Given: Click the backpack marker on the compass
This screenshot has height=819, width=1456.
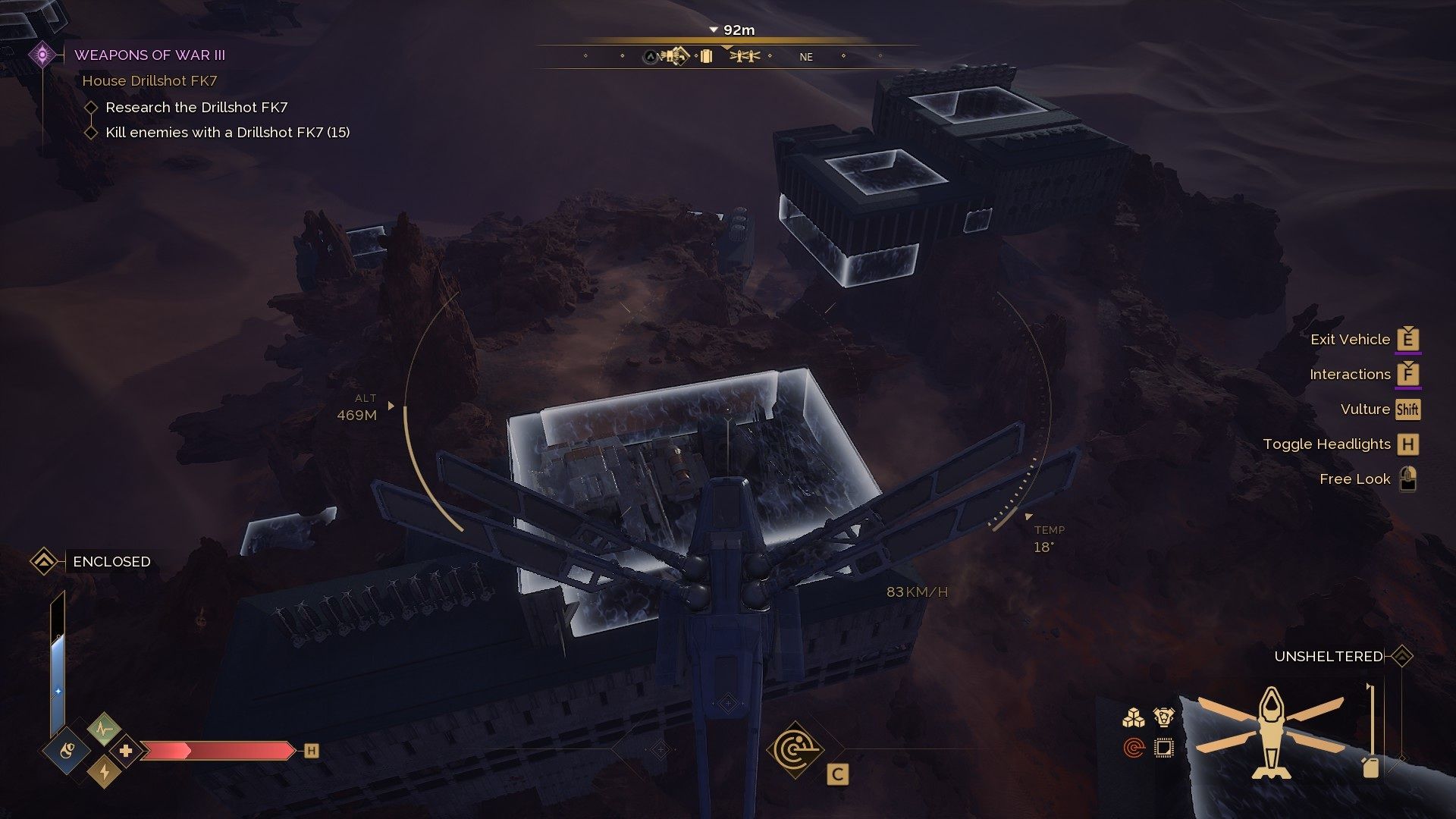Looking at the screenshot, I should coord(706,56).
